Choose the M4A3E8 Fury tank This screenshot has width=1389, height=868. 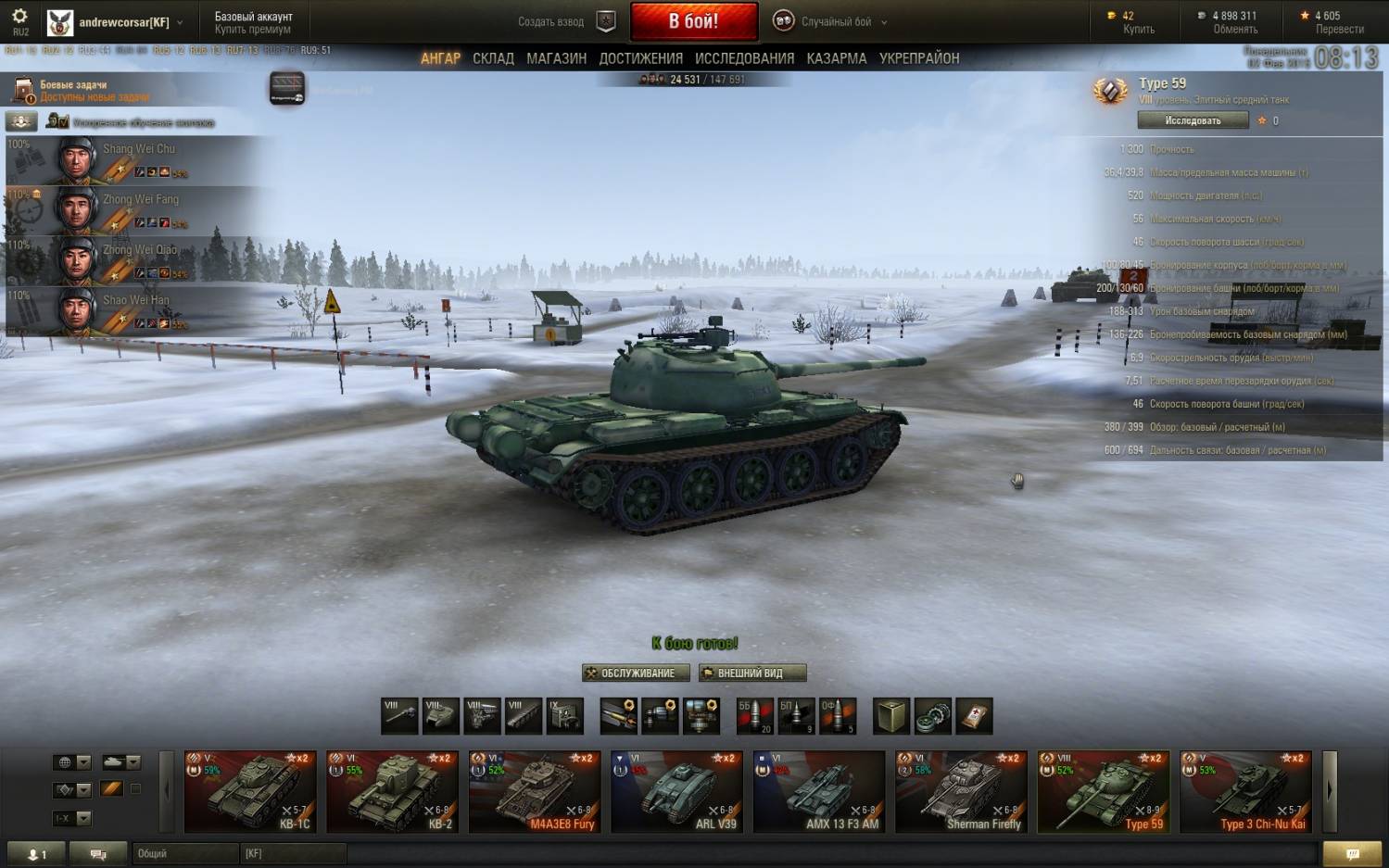click(x=535, y=792)
